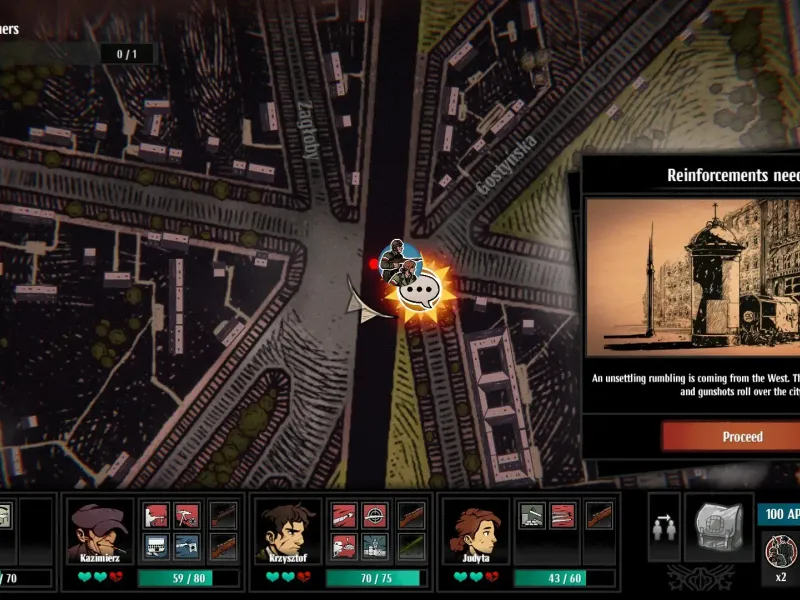Screen dimensions: 800x600
Task: Select Kazimierz's portrait
Action: 101,531
